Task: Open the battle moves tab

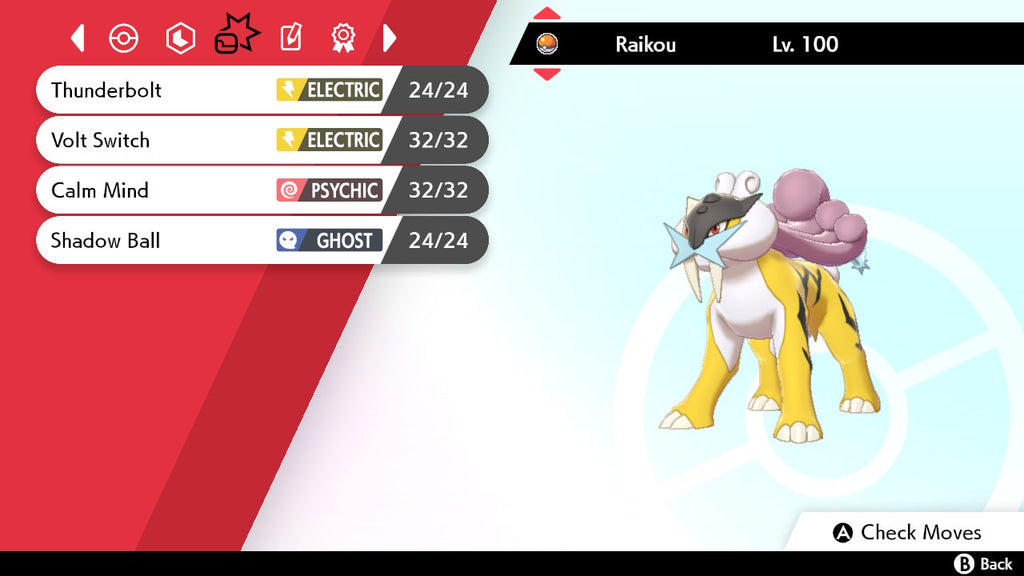Action: (x=236, y=36)
